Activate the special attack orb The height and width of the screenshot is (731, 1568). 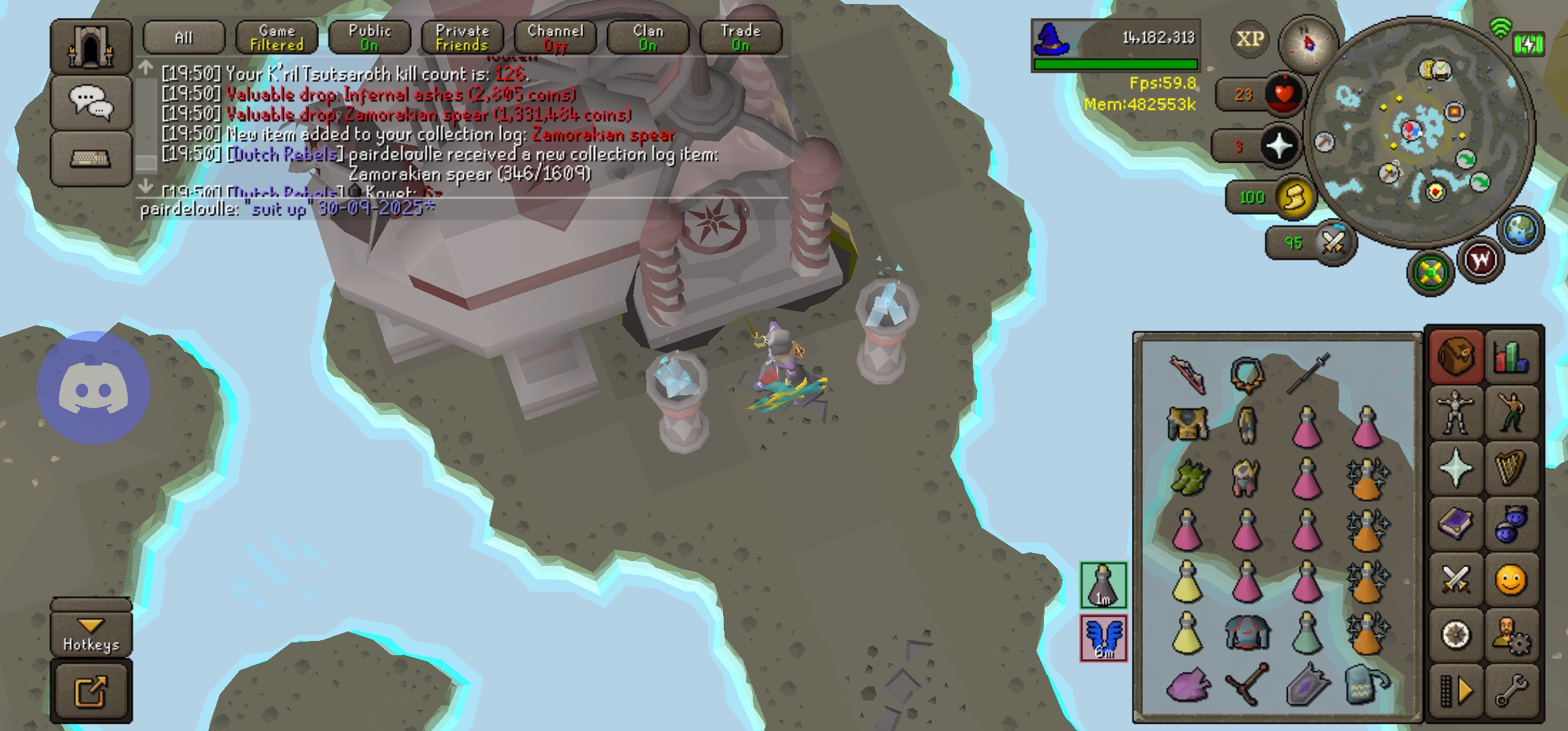(x=1333, y=242)
